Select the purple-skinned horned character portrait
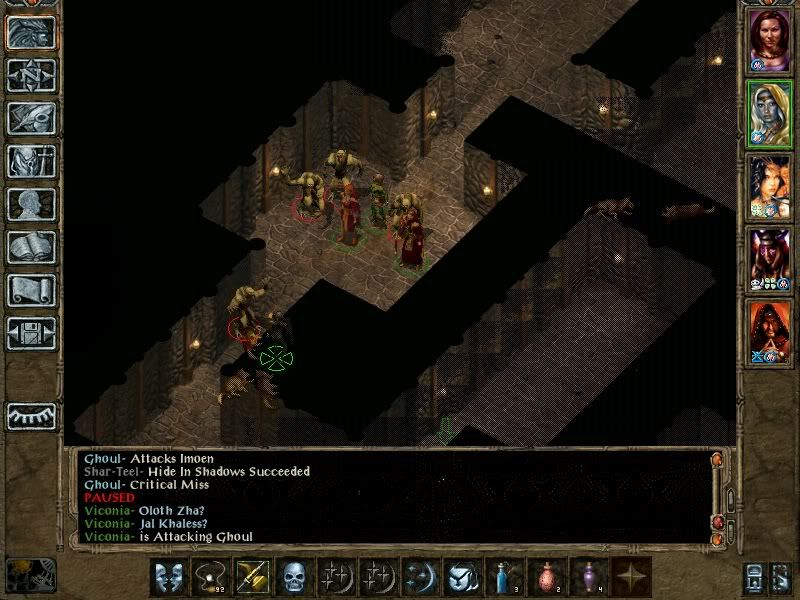Image resolution: width=800 pixels, height=600 pixels. pos(769,260)
